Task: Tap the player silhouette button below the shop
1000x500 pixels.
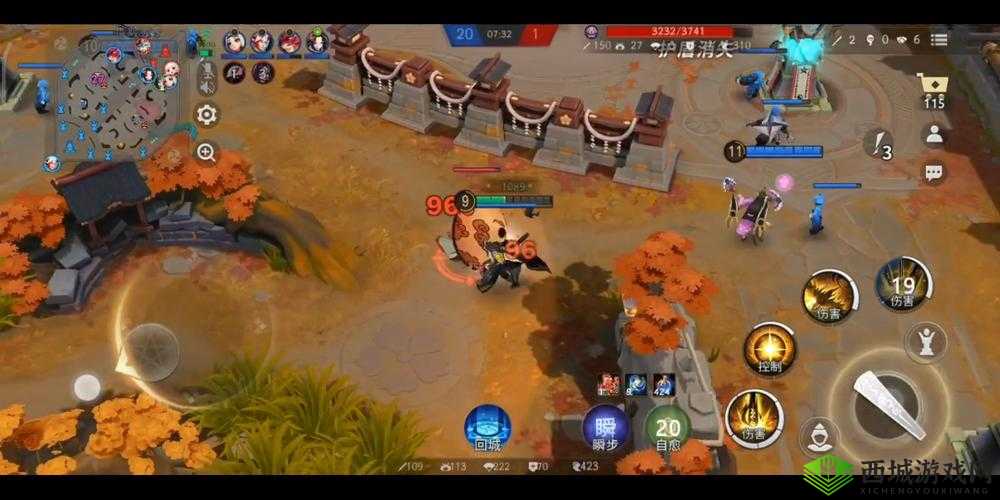Action: tap(934, 136)
